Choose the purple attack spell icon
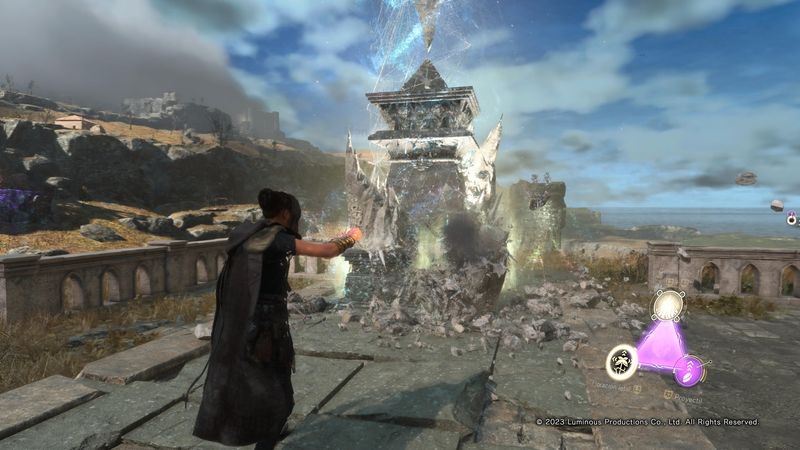 688,371
